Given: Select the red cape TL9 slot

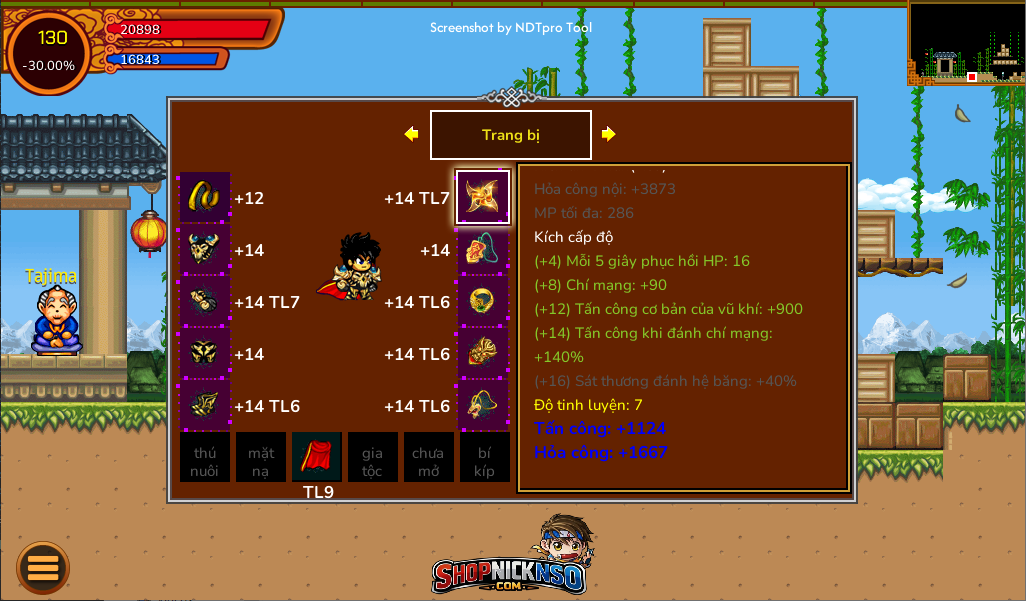Looking at the screenshot, I should point(317,457).
